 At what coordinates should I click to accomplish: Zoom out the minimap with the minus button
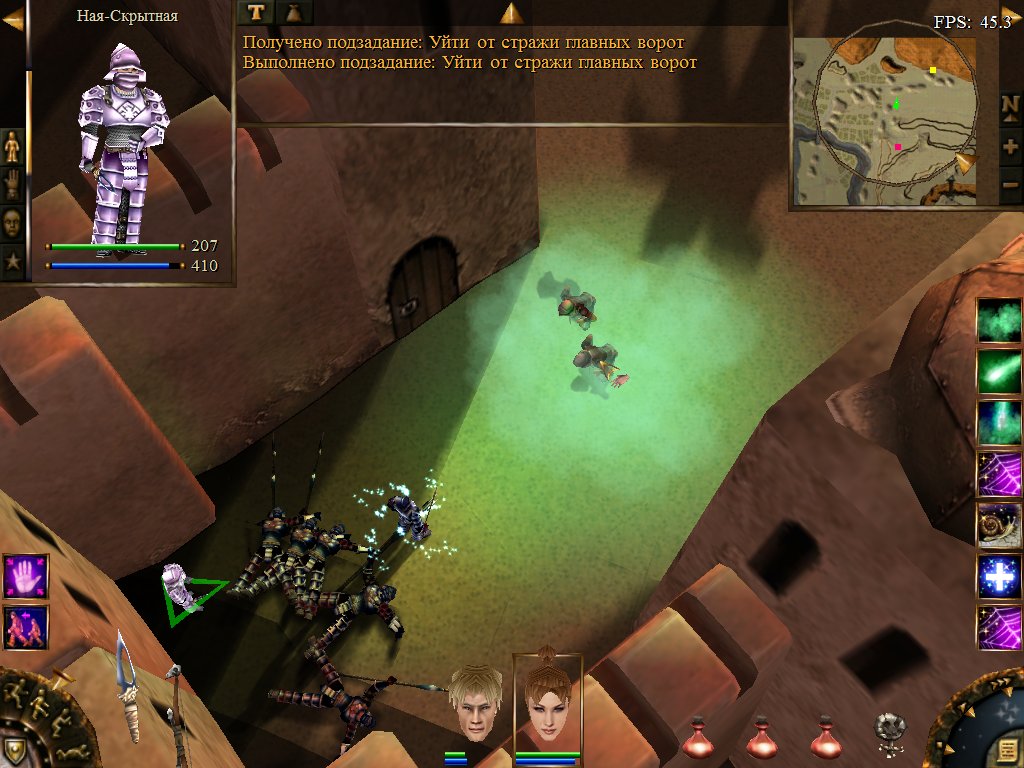(x=1010, y=186)
